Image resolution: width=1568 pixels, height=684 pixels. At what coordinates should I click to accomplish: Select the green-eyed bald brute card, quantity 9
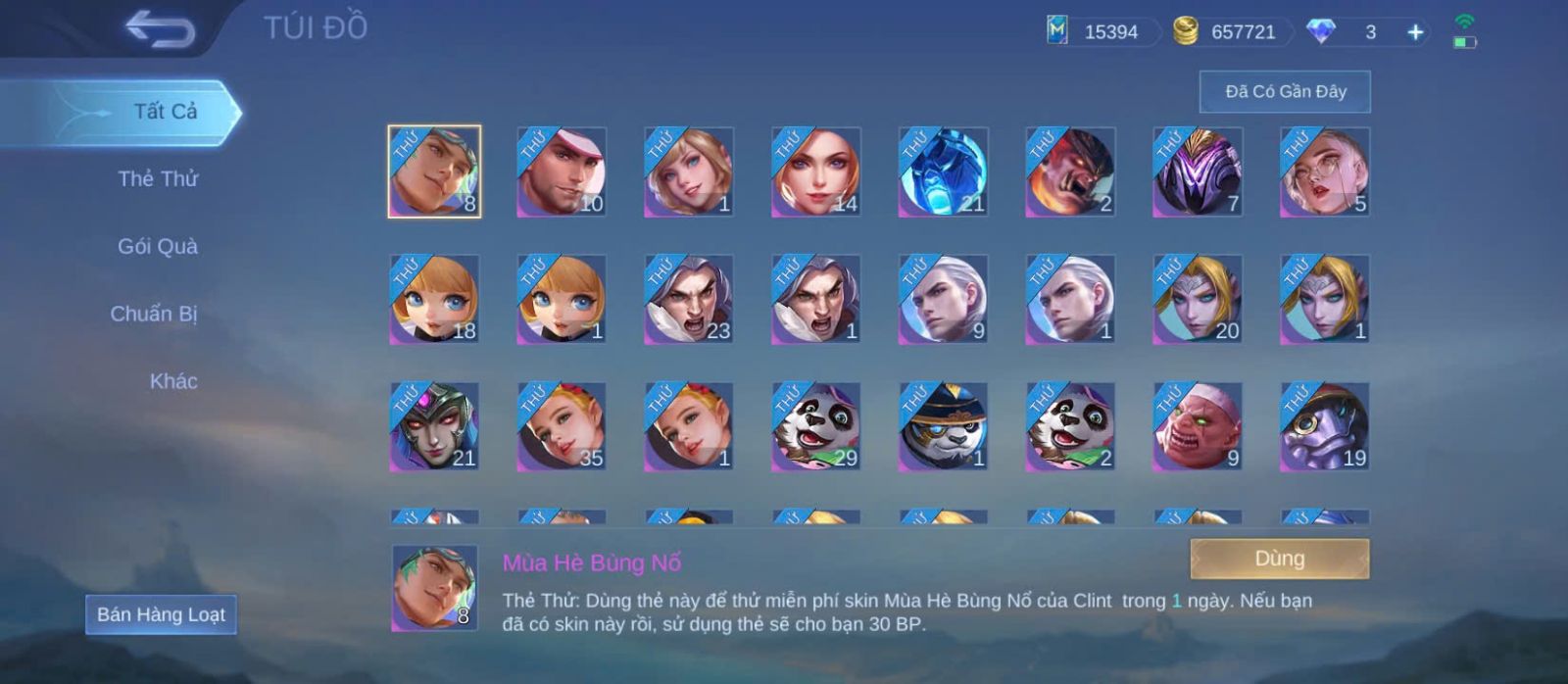click(x=1198, y=426)
